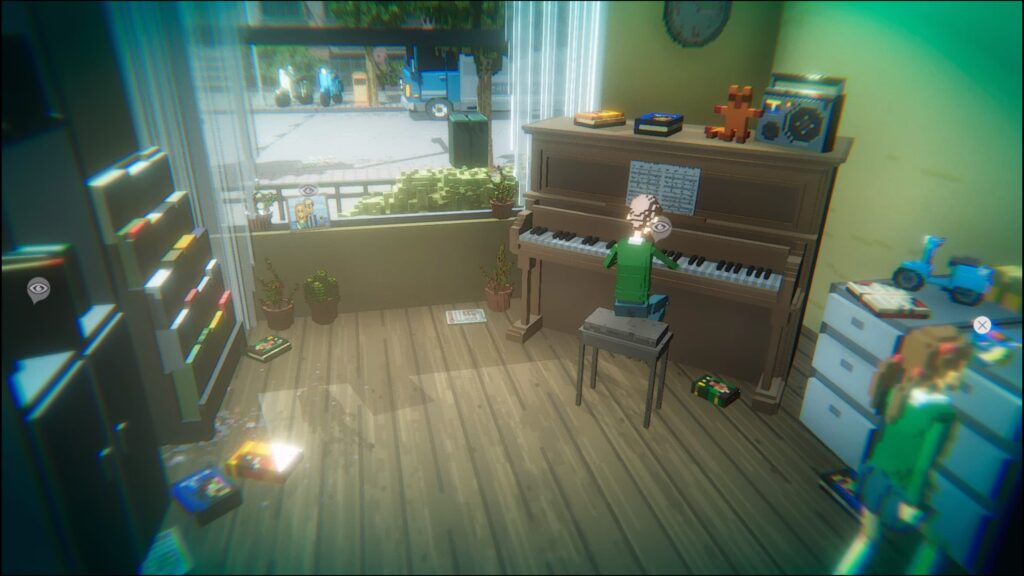Click the eye marker beside the piano player
Viewport: 1024px width, 576px height.
tap(660, 228)
